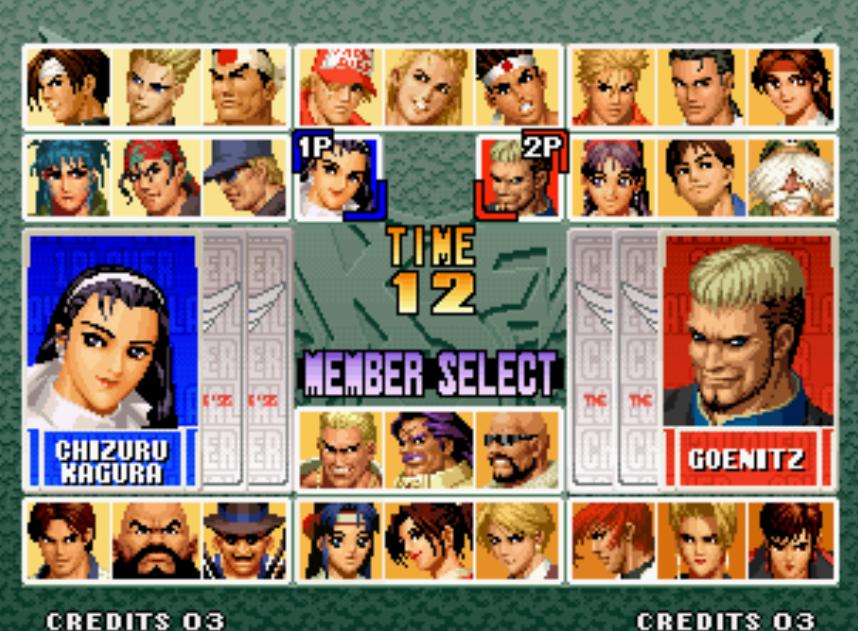
Task: Select Choi wearing the blue hat
Action: click(244, 540)
